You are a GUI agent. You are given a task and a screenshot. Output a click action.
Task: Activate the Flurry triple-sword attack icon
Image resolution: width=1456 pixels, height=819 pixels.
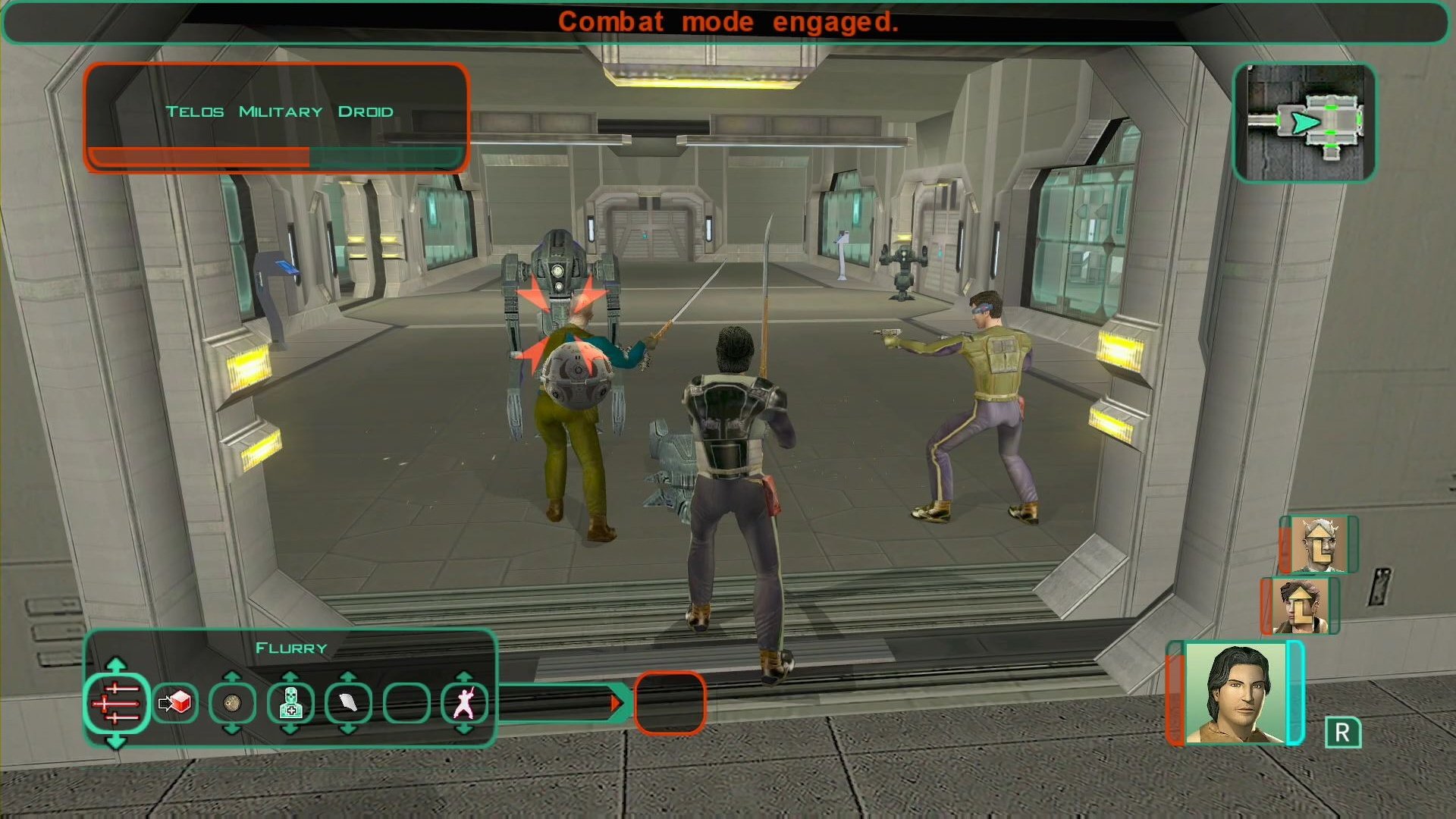tap(116, 703)
